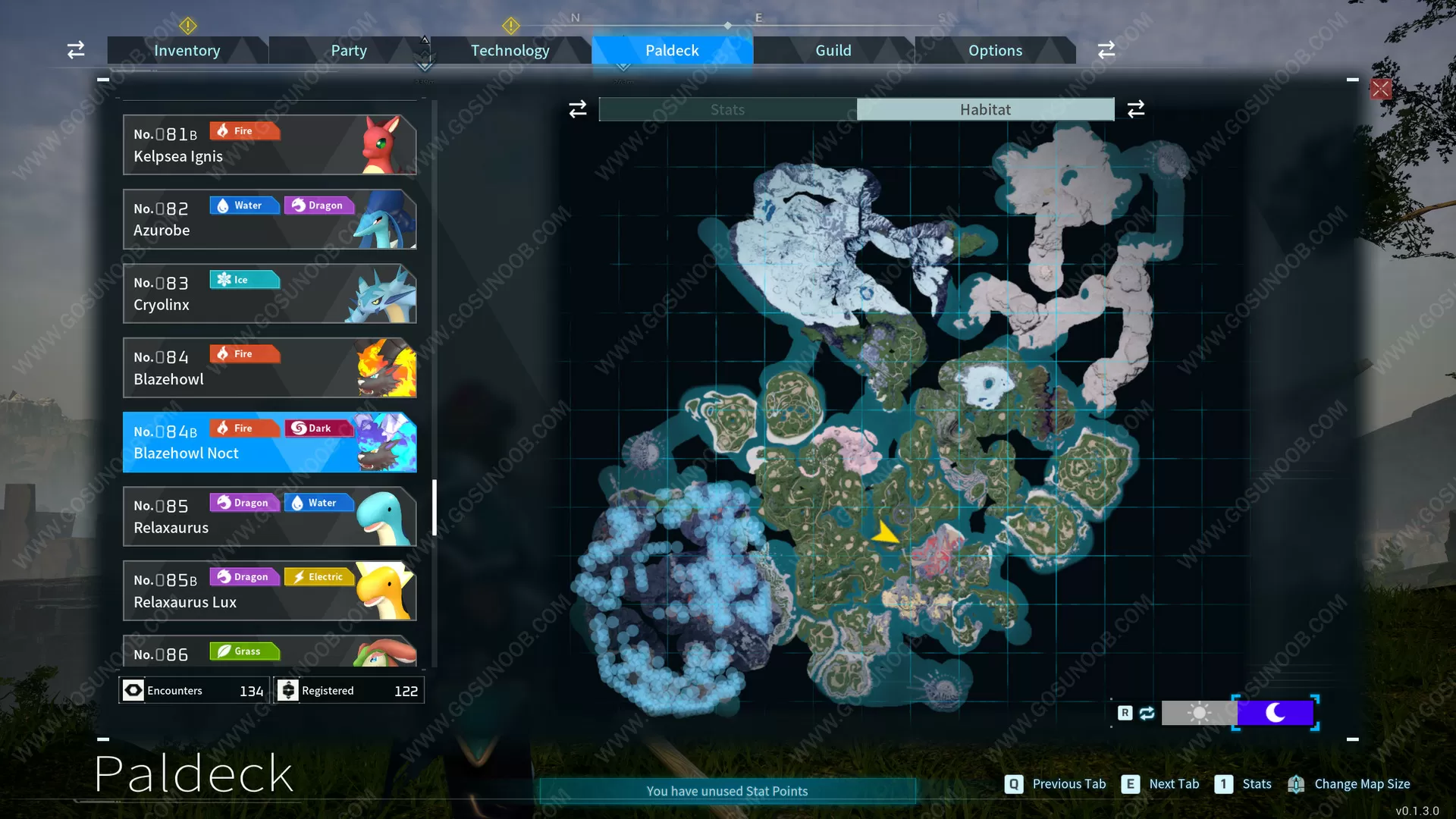Click the Electric type icon on Relaxaurus Lux
Viewport: 1456px width, 819px height.
click(319, 576)
